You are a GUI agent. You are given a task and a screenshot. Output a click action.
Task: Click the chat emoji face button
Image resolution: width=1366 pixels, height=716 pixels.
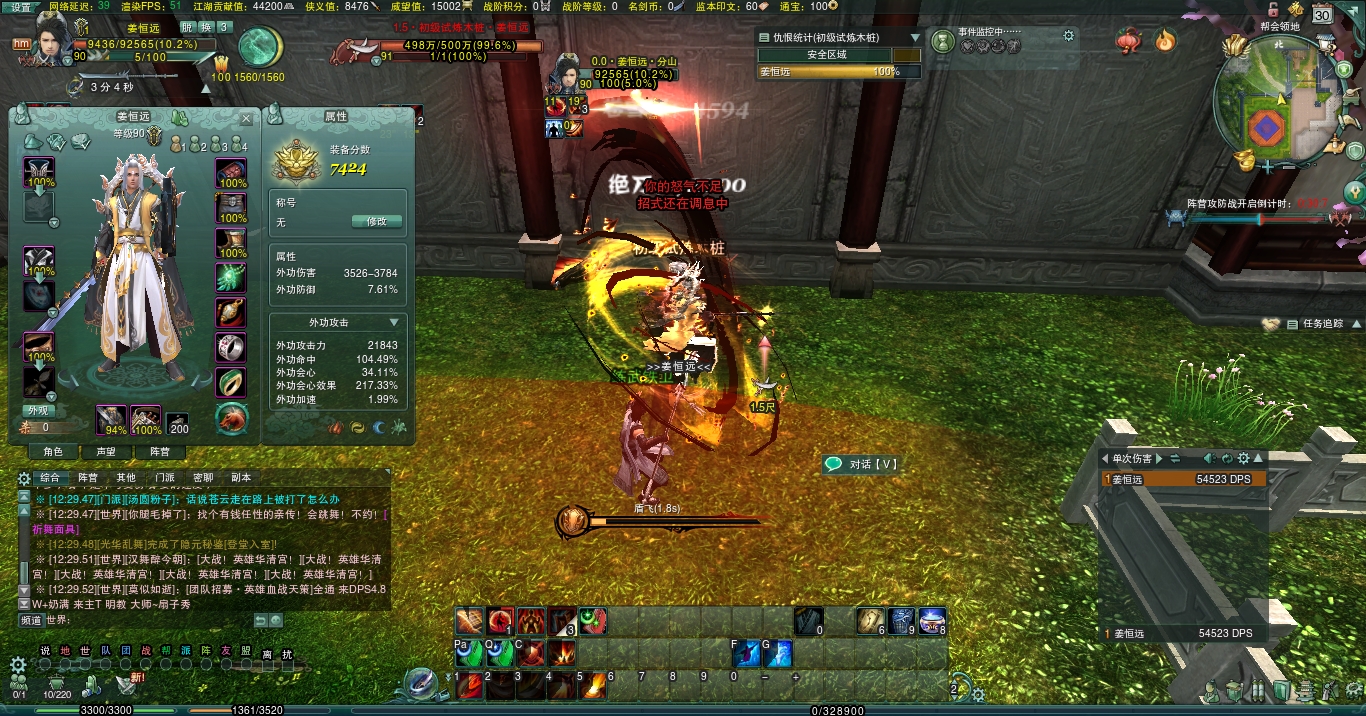[x=275, y=621]
